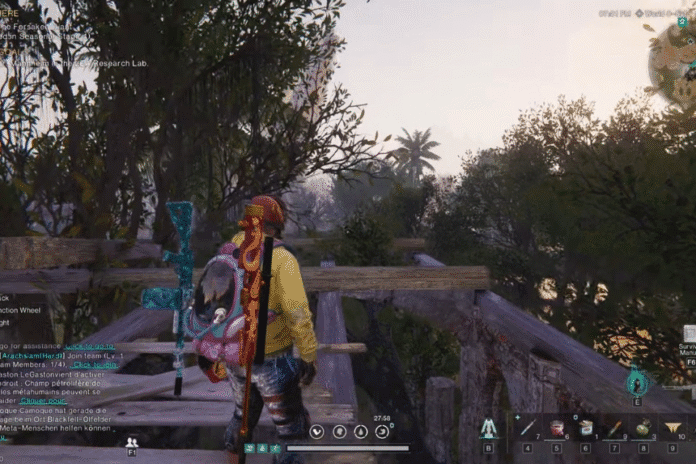Use the red canned food slot
This screenshot has width=696, height=464.
tap(557, 428)
